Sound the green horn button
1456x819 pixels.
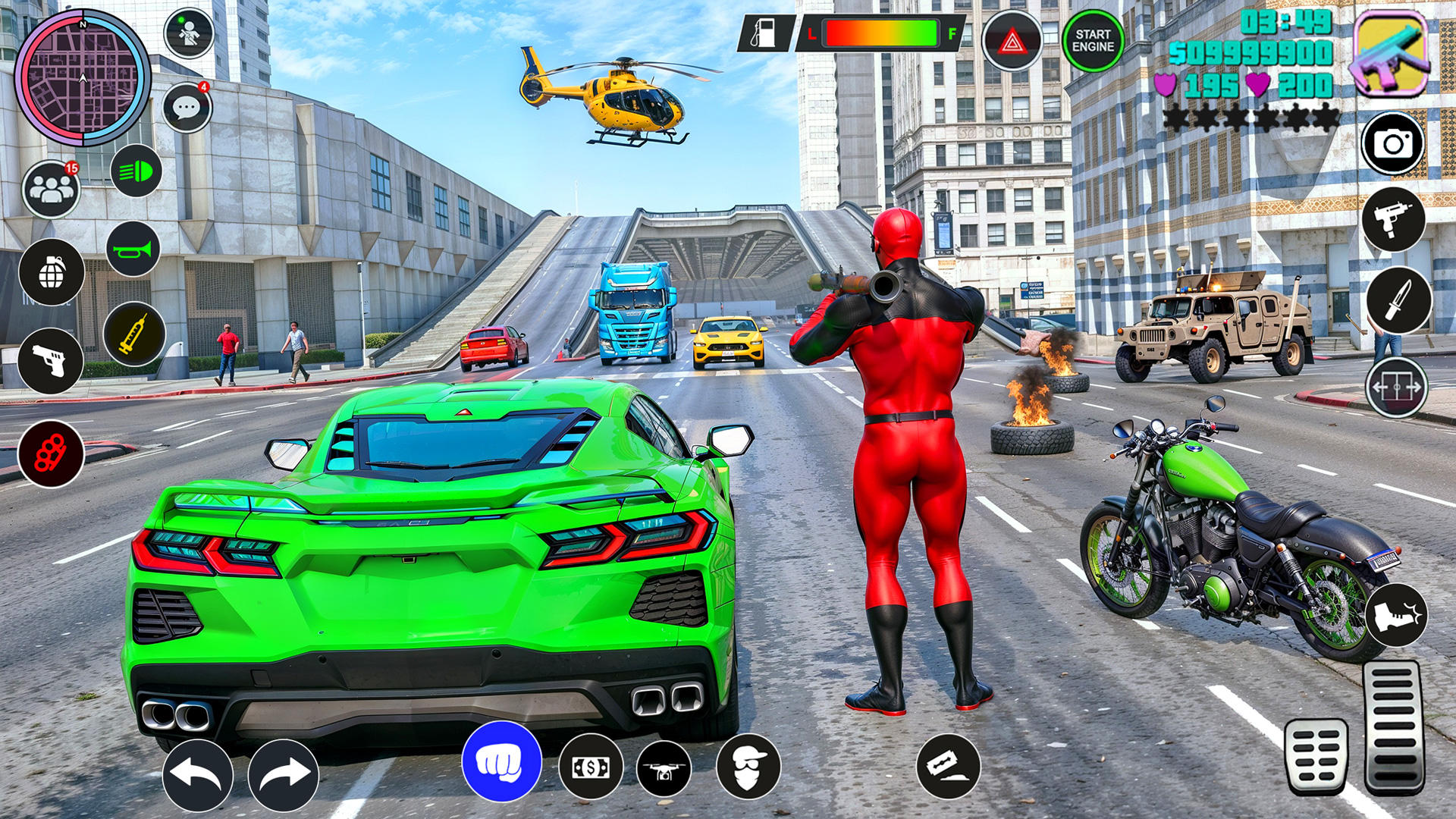pos(133,249)
